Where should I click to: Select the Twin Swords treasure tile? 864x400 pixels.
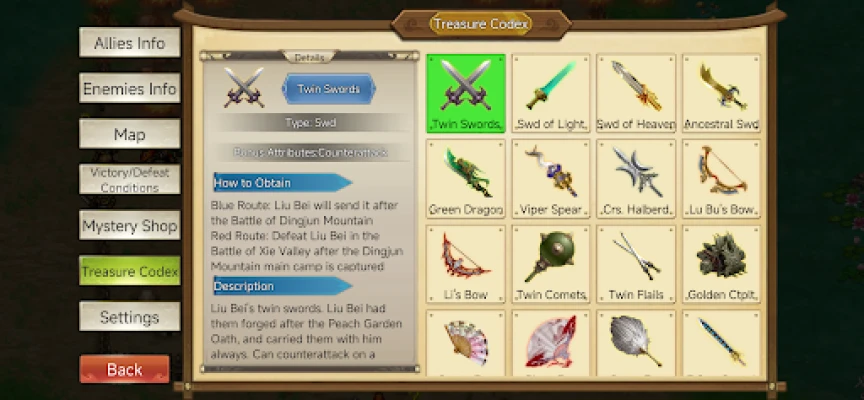click(465, 93)
